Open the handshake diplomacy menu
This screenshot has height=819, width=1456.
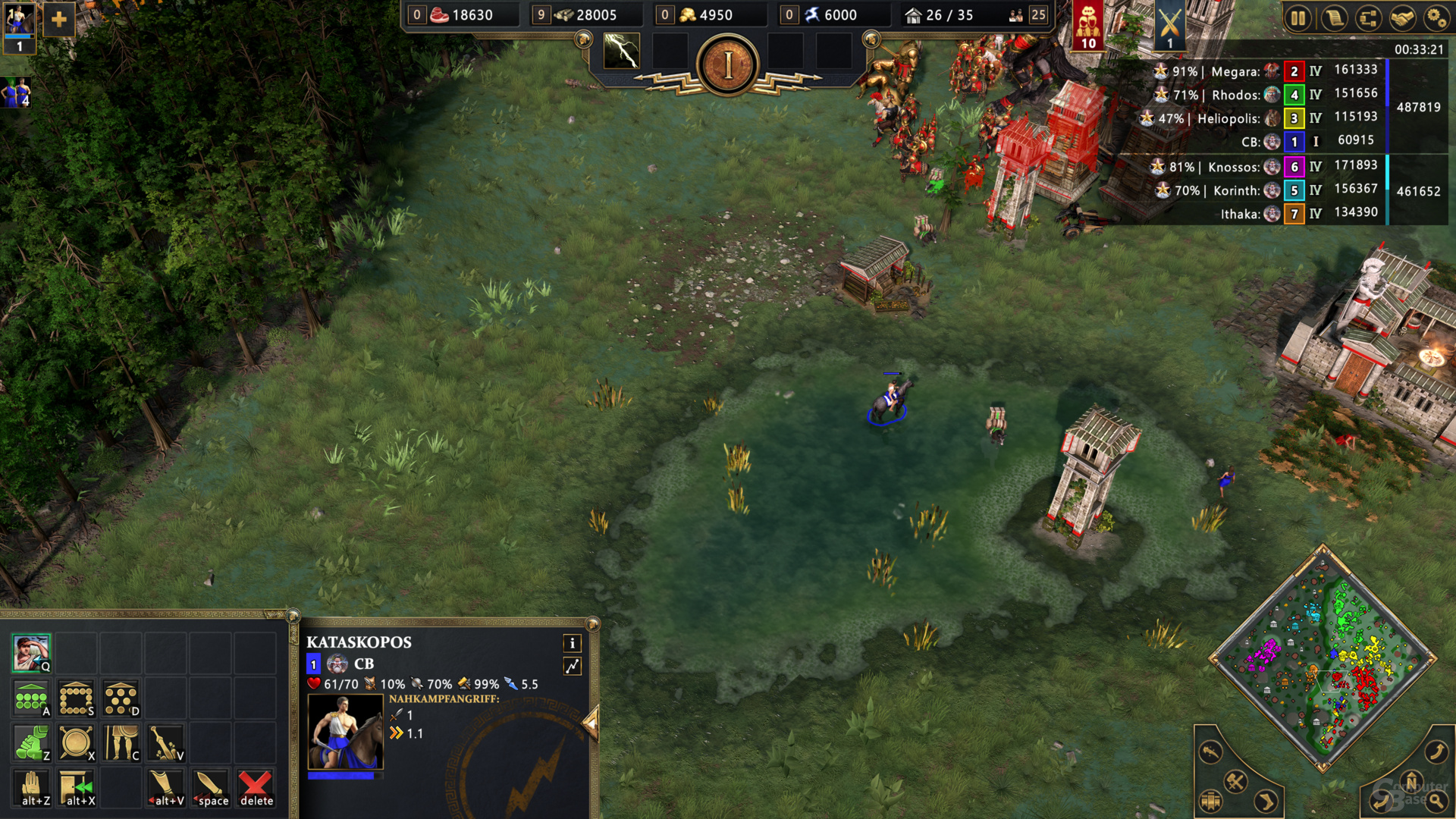point(1403,18)
